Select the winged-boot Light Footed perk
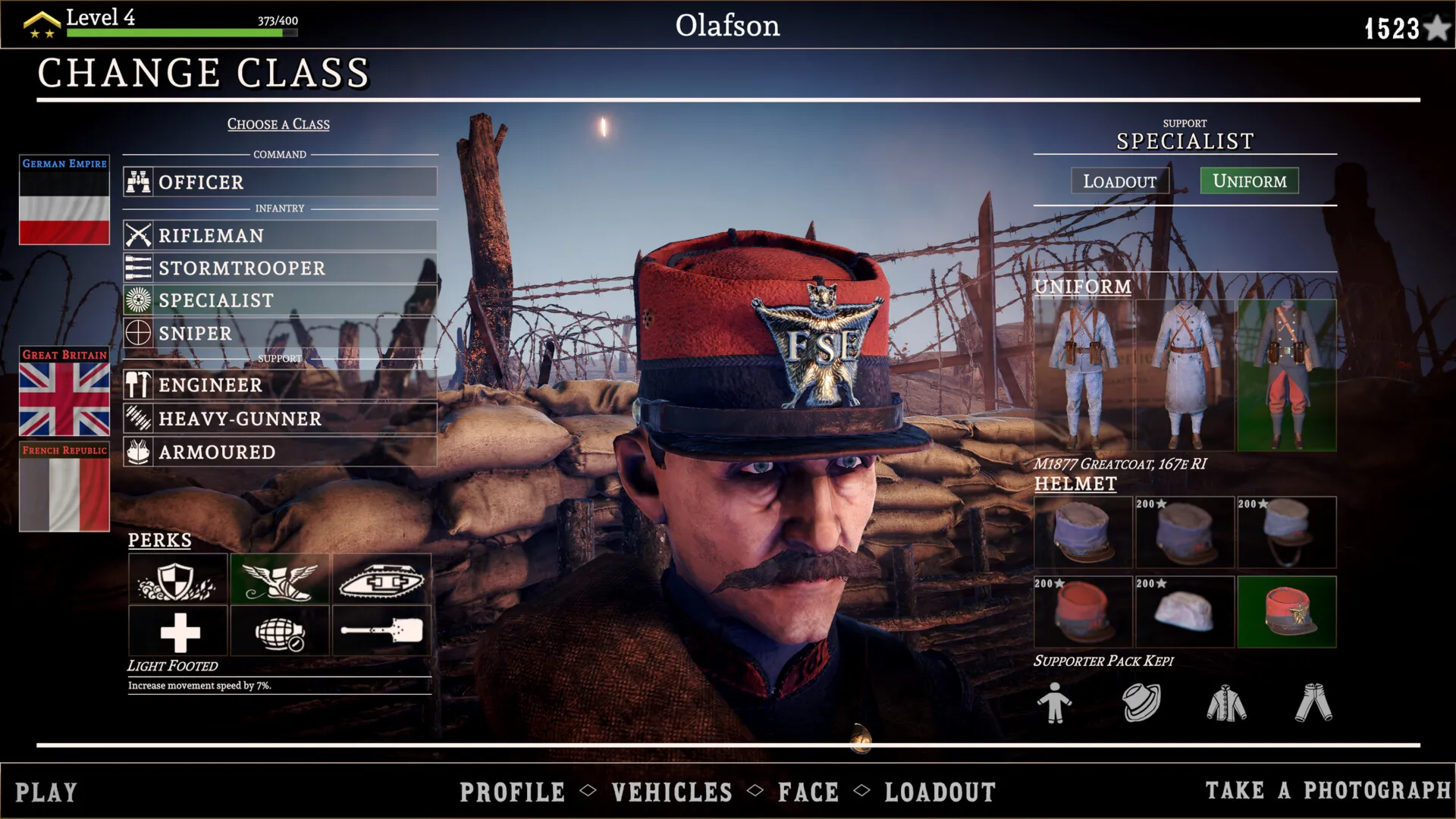 tap(280, 579)
